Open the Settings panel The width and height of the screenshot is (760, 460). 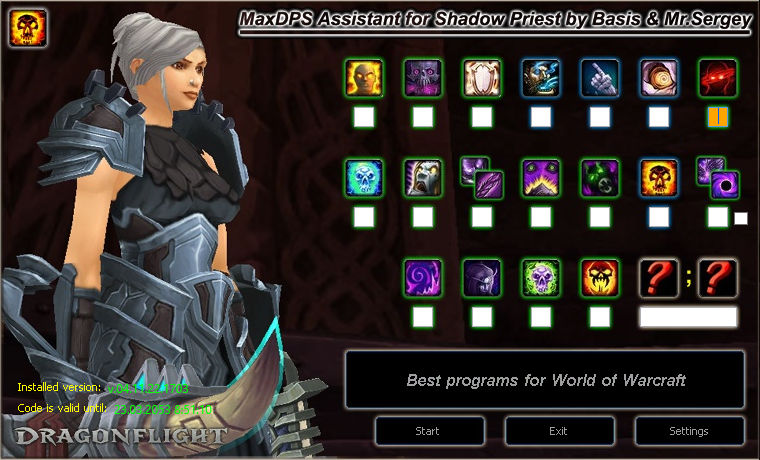(x=688, y=431)
